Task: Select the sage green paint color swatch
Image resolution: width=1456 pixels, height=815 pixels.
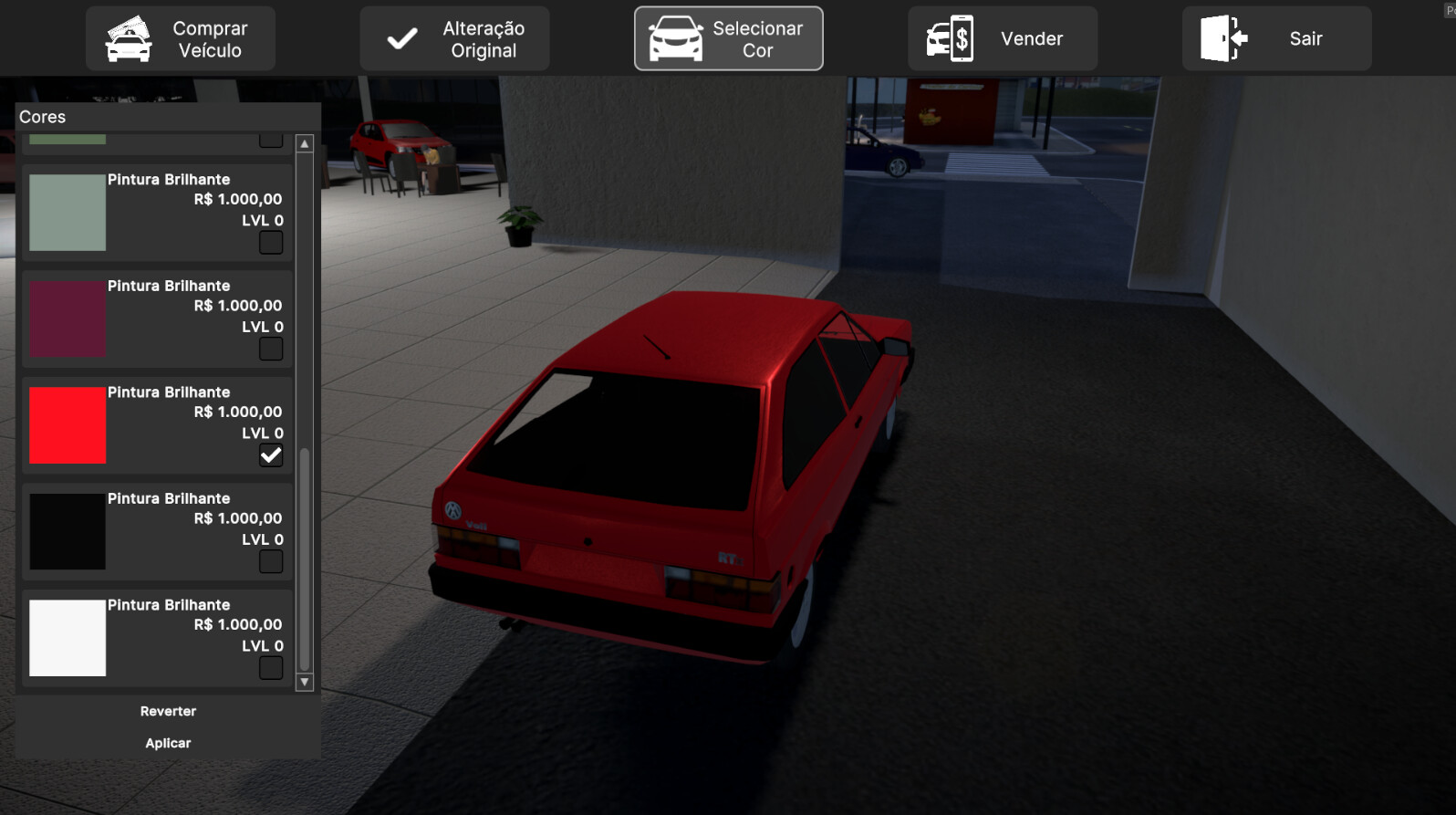Action: point(68,212)
